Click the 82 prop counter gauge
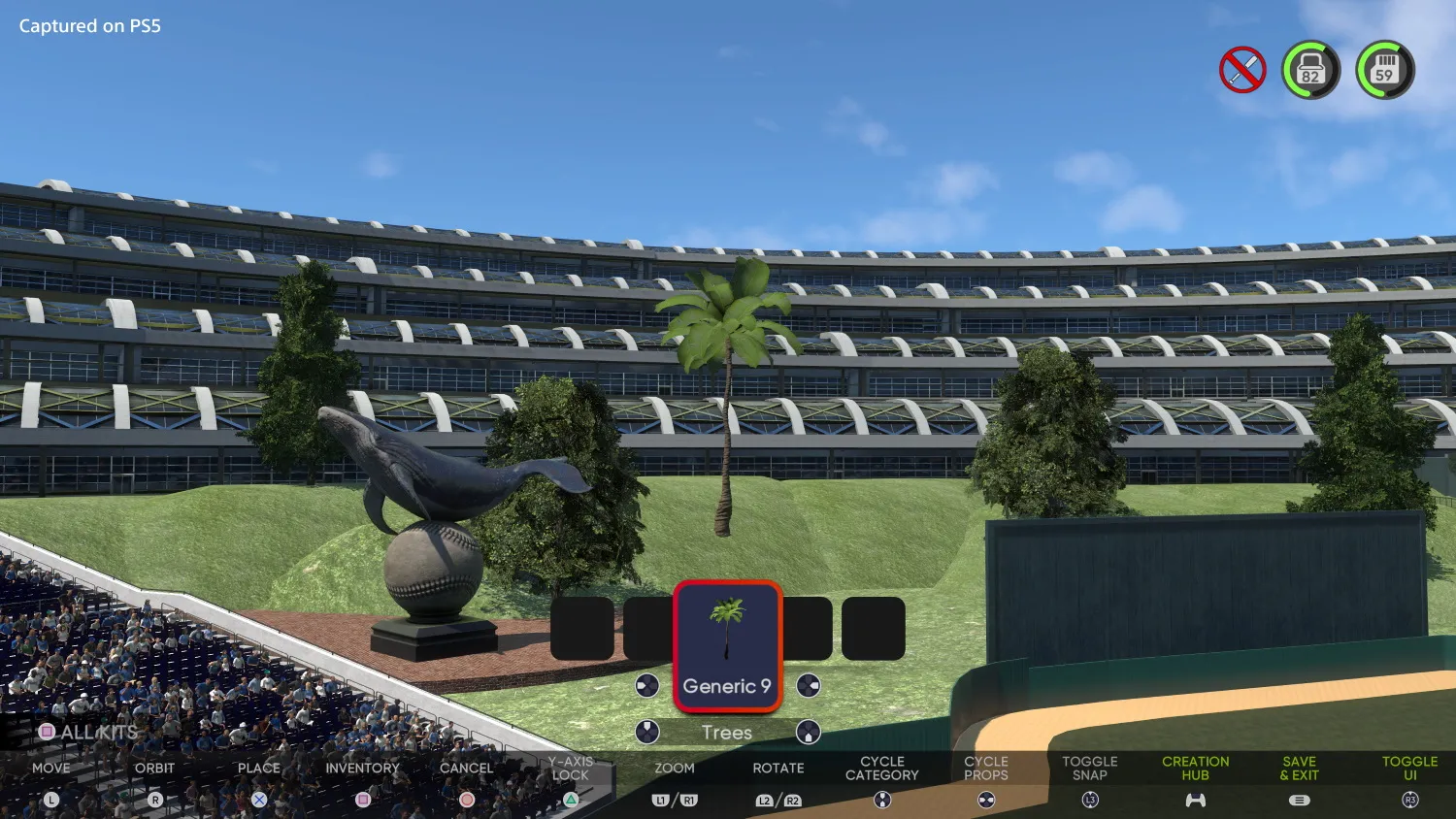Screen dimensions: 1456x819 tap(1311, 69)
